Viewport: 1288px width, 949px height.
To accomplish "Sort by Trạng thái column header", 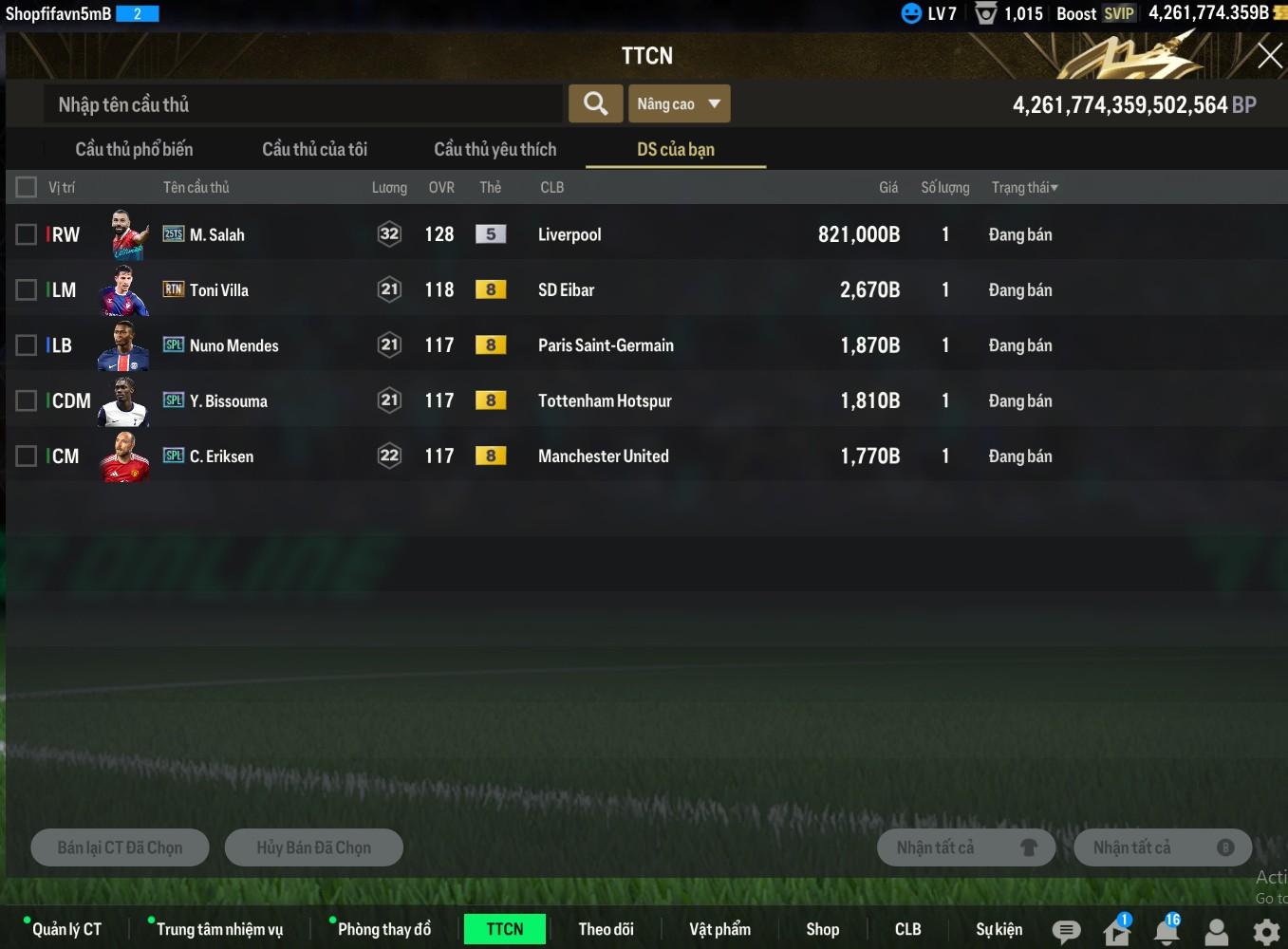I will pyautogui.click(x=1024, y=187).
